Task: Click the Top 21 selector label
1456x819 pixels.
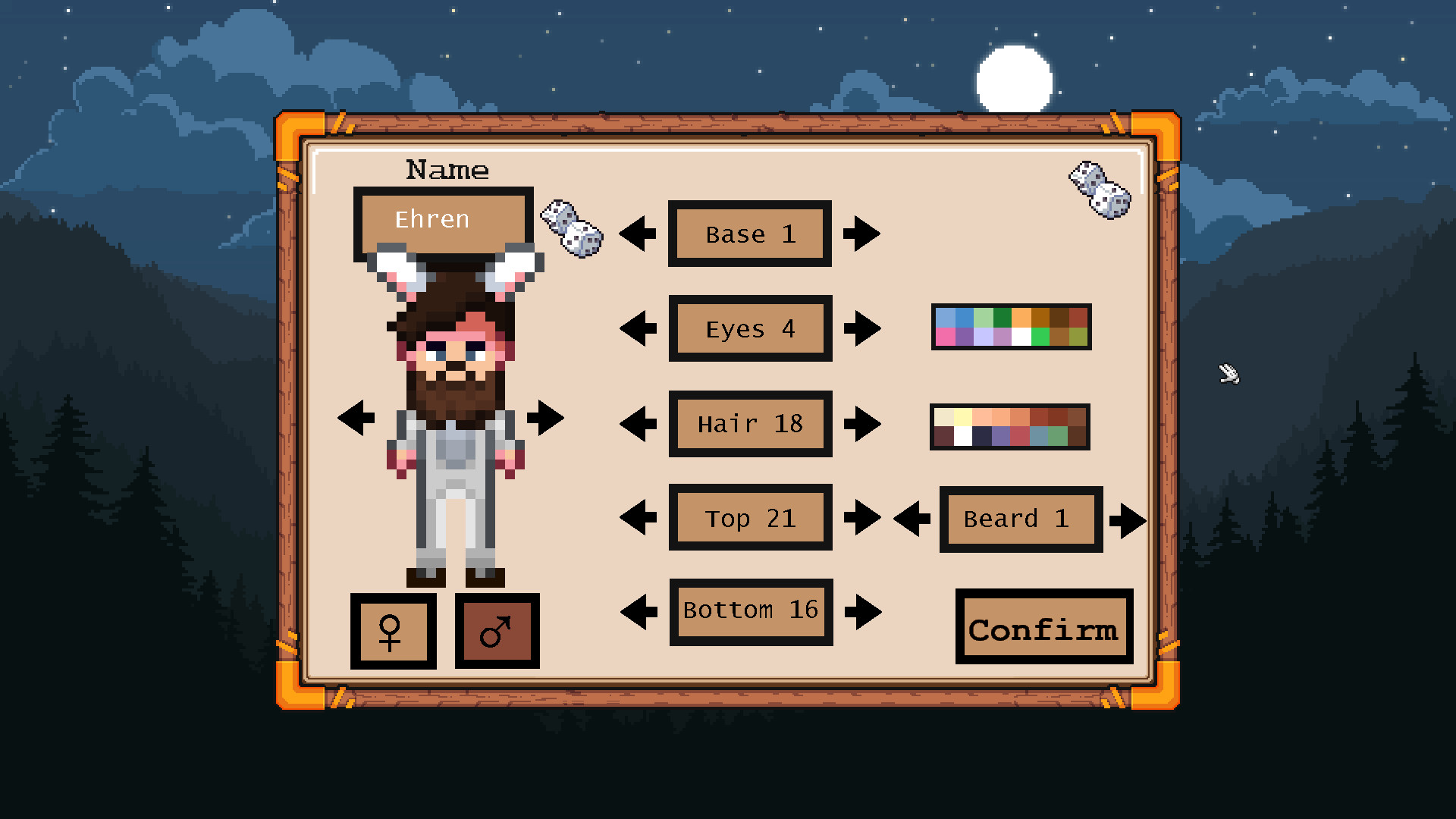Action: pyautogui.click(x=749, y=517)
